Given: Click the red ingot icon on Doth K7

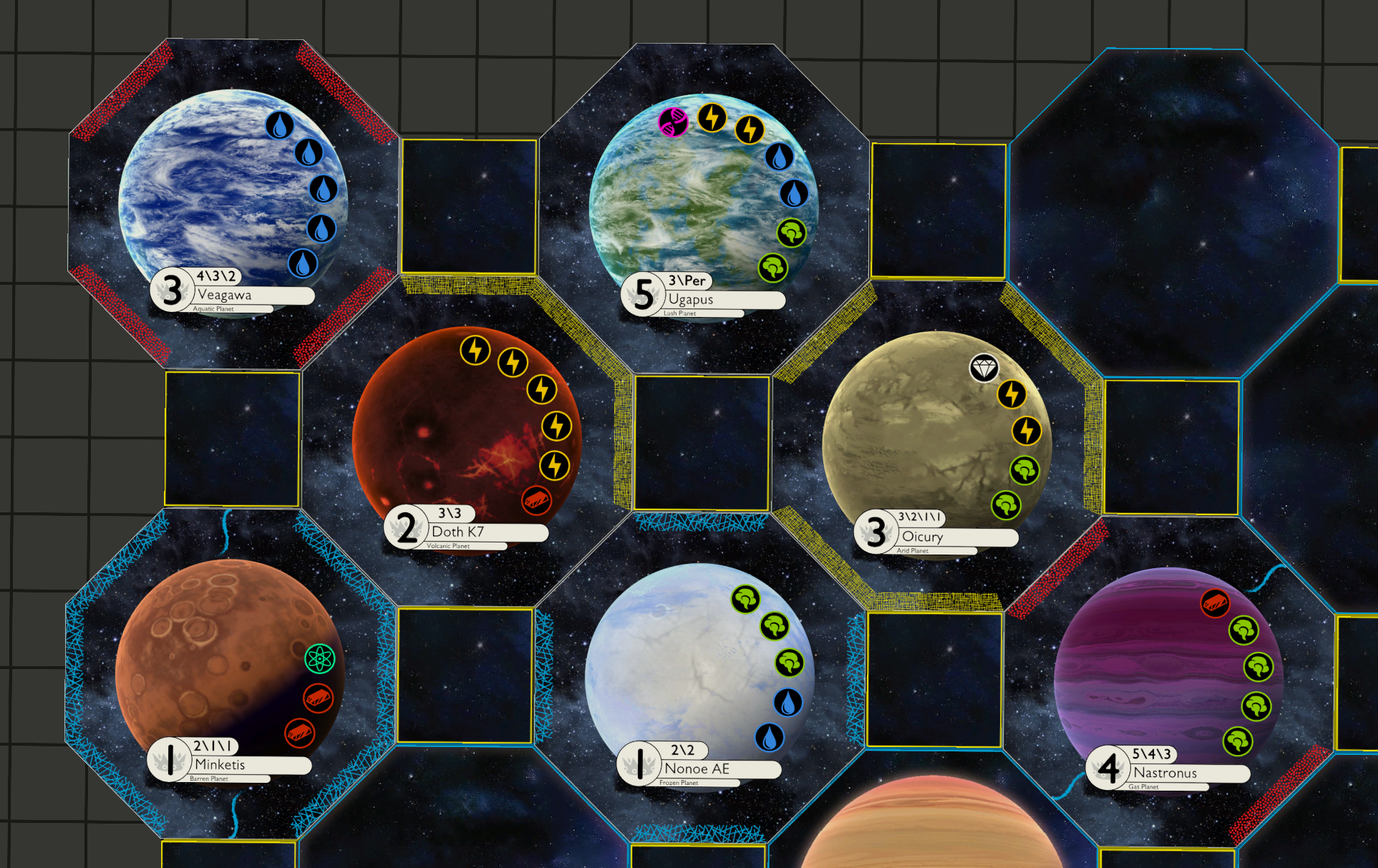Looking at the screenshot, I should tap(536, 500).
